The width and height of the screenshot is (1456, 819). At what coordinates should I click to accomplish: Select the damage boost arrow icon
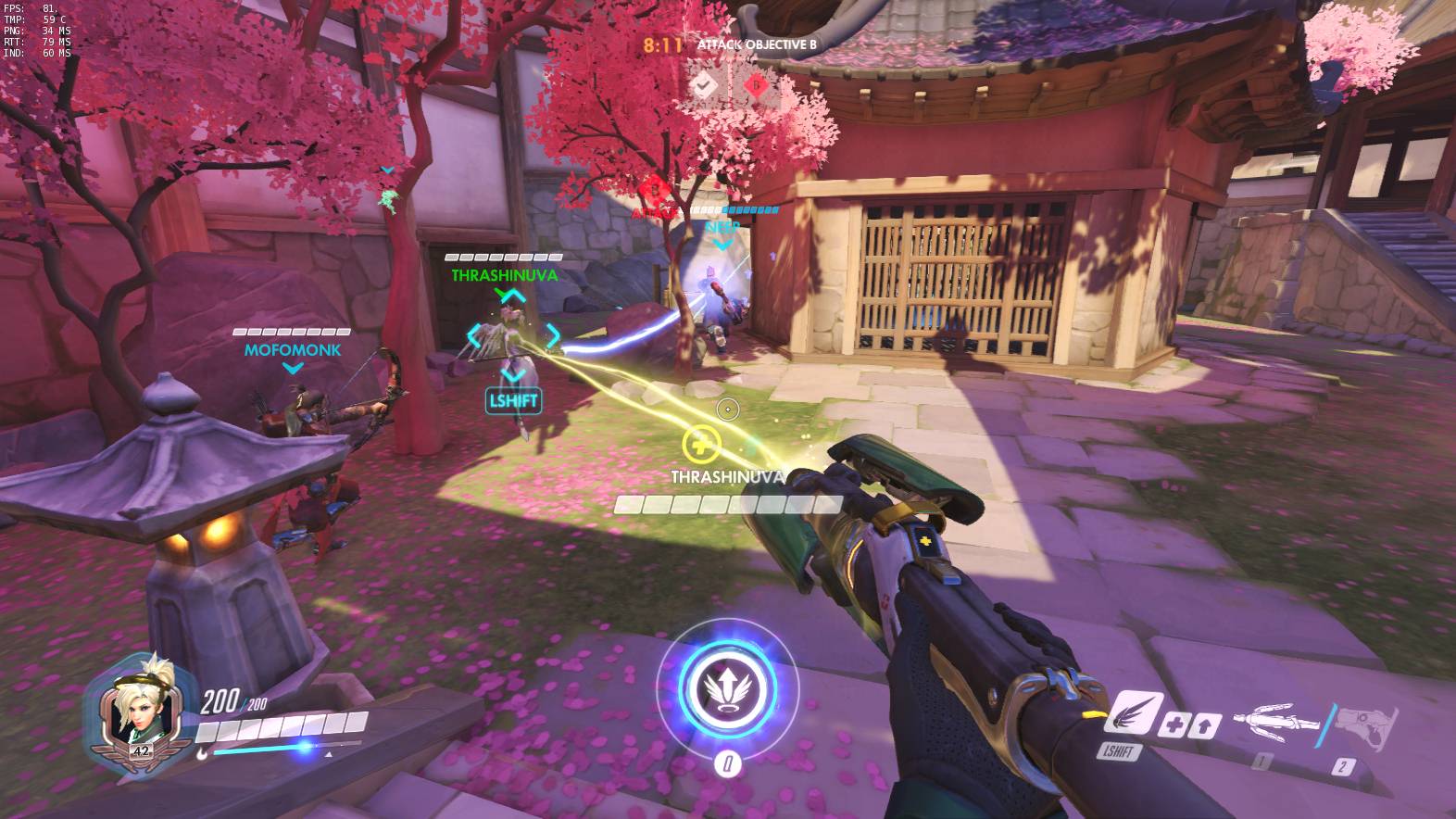(1205, 725)
